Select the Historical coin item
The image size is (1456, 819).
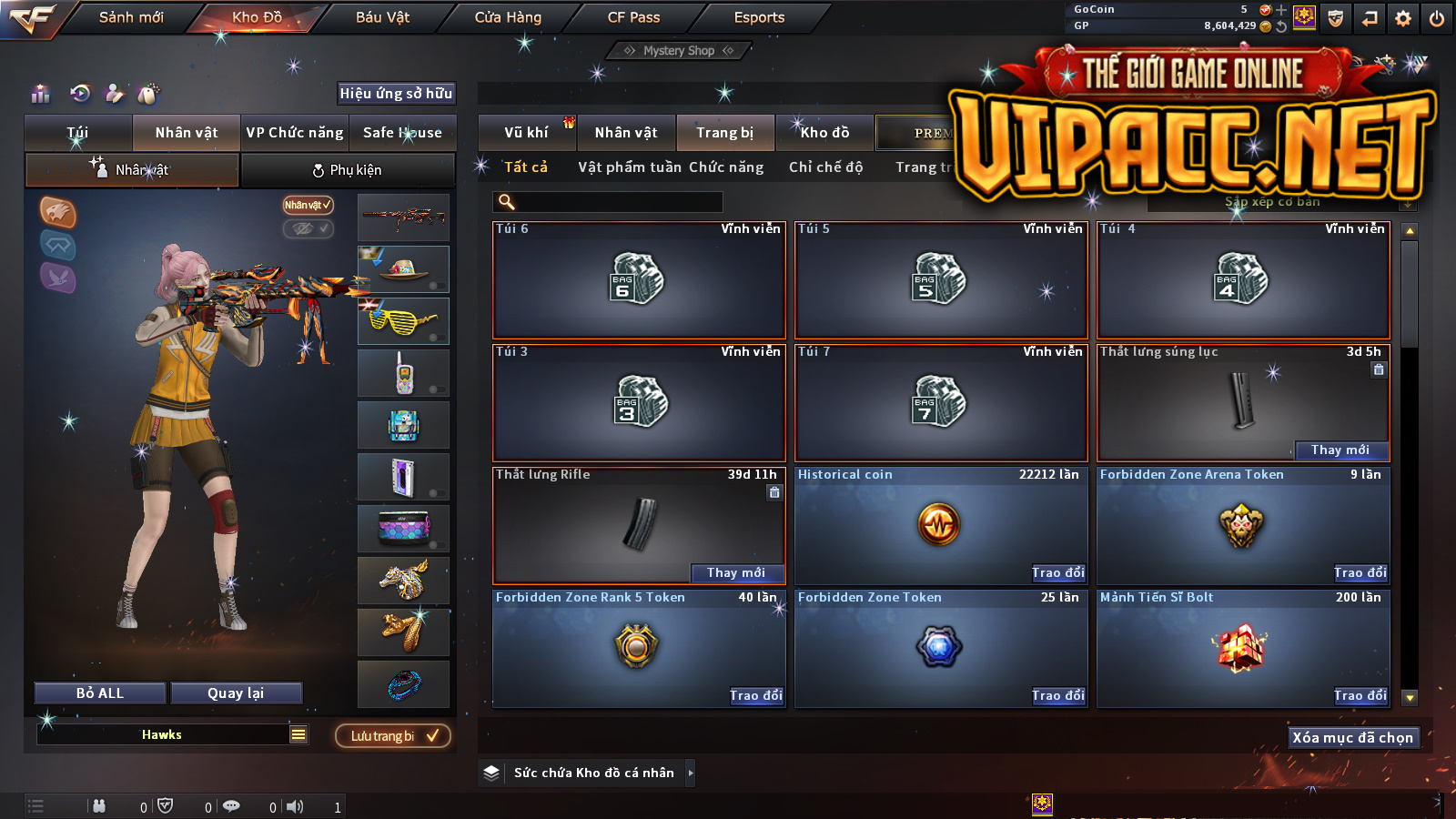point(940,525)
